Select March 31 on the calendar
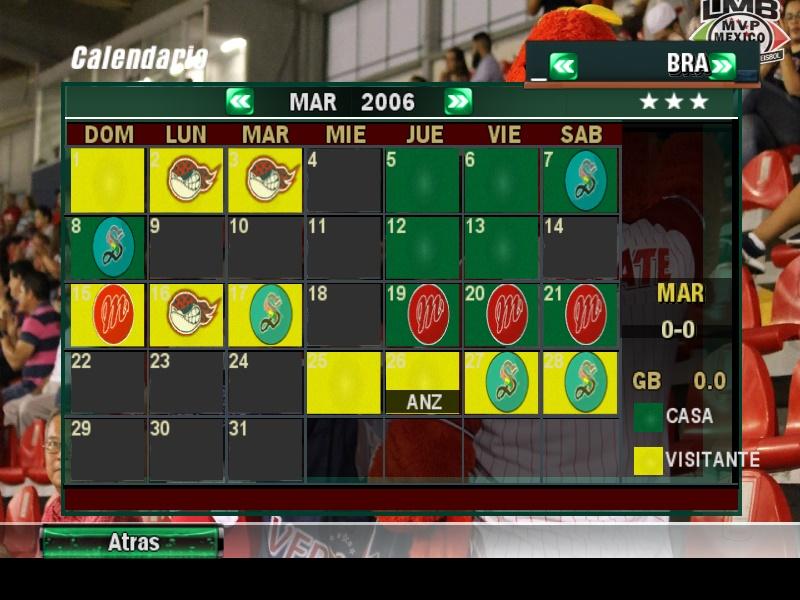This screenshot has height=600, width=800. click(265, 449)
